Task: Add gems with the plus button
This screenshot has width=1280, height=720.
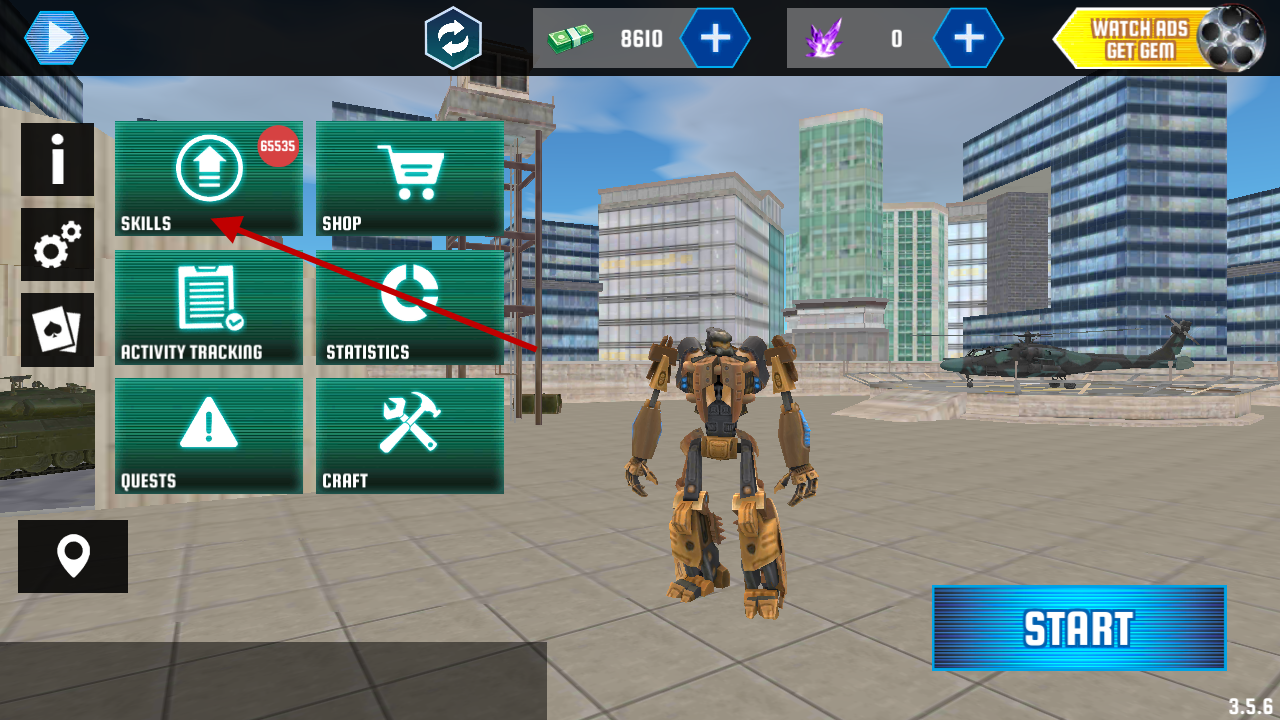Action: [968, 38]
